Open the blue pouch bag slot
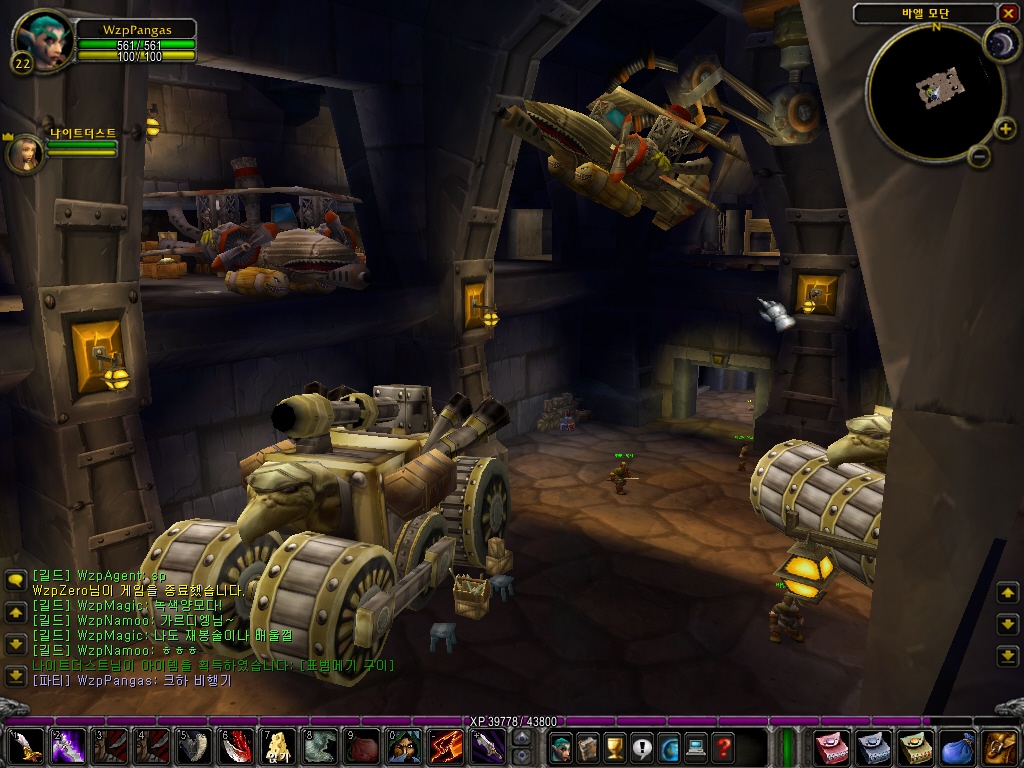This screenshot has height=768, width=1024. pyautogui.click(x=957, y=747)
